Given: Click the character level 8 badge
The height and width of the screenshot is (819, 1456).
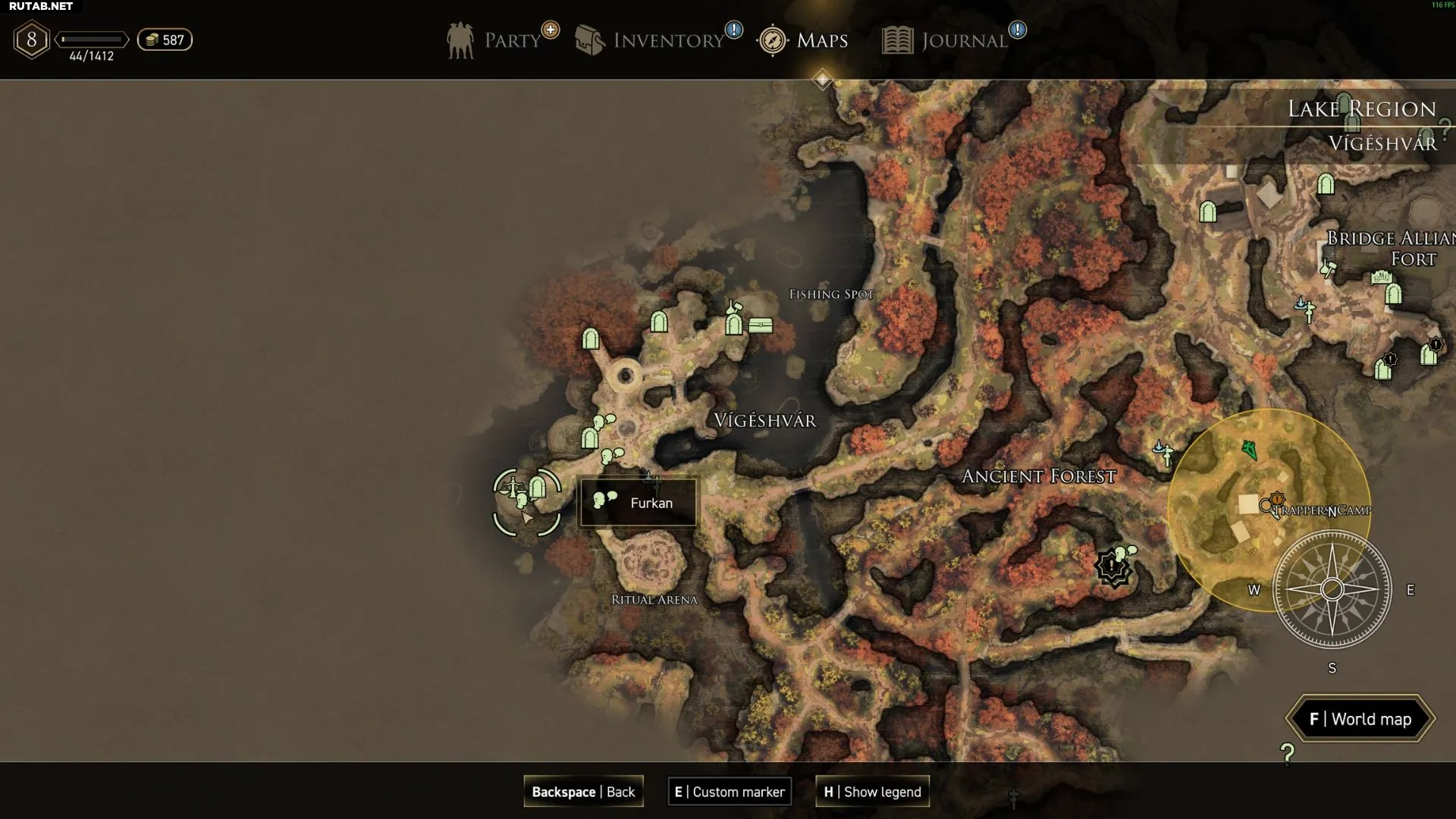Looking at the screenshot, I should pos(32,39).
